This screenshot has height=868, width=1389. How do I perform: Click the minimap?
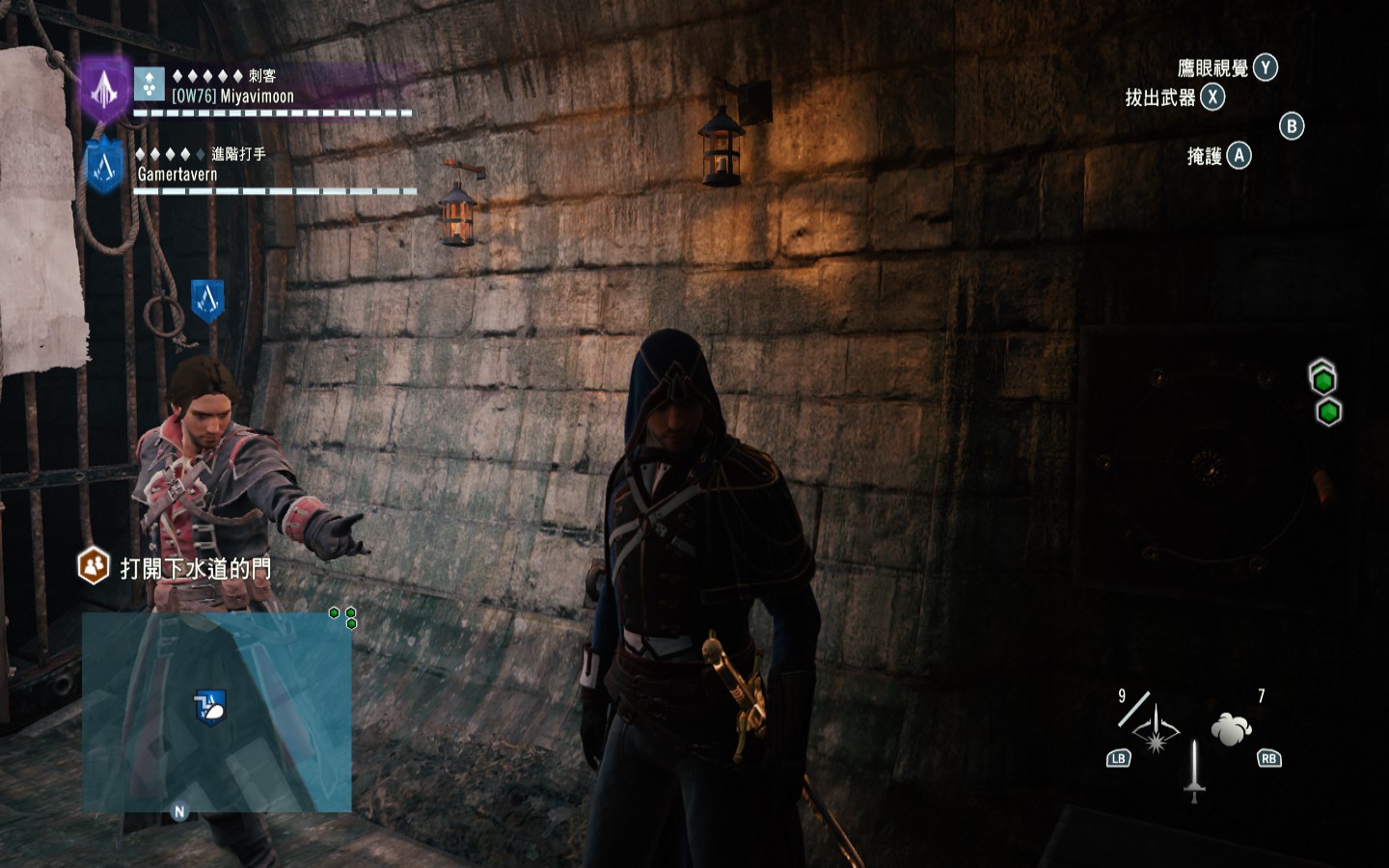[x=216, y=712]
